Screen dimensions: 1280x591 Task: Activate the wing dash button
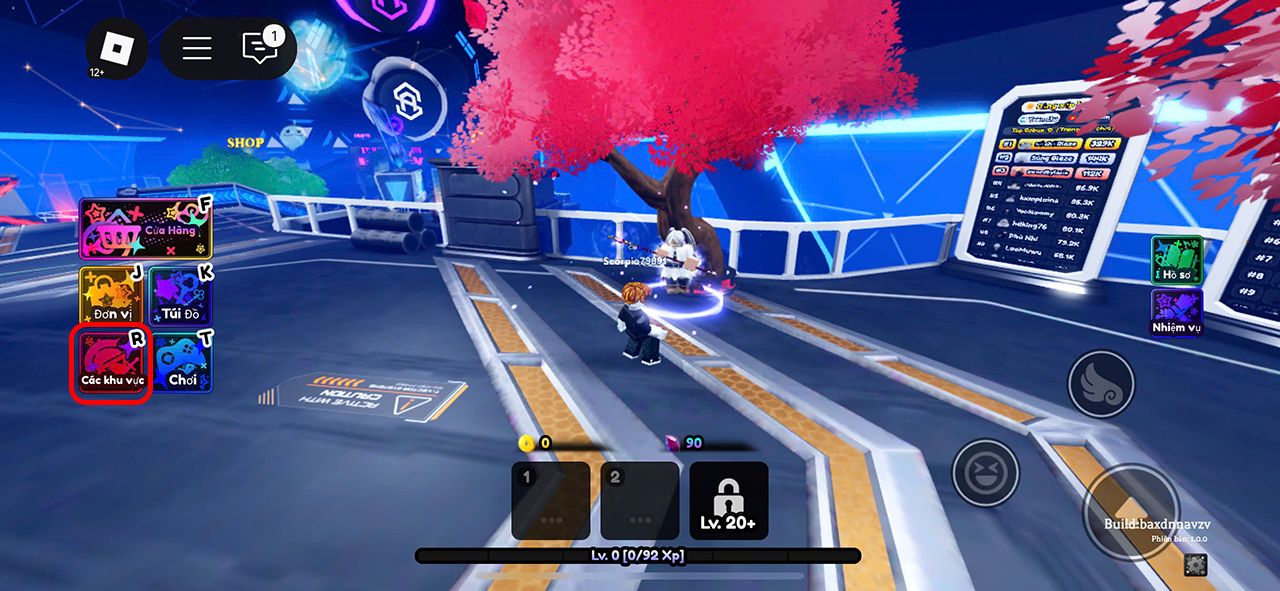click(1101, 383)
